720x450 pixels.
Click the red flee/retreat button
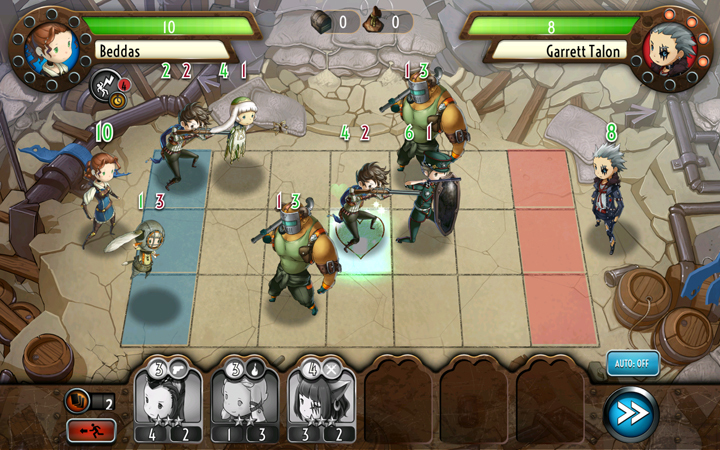pos(91,431)
